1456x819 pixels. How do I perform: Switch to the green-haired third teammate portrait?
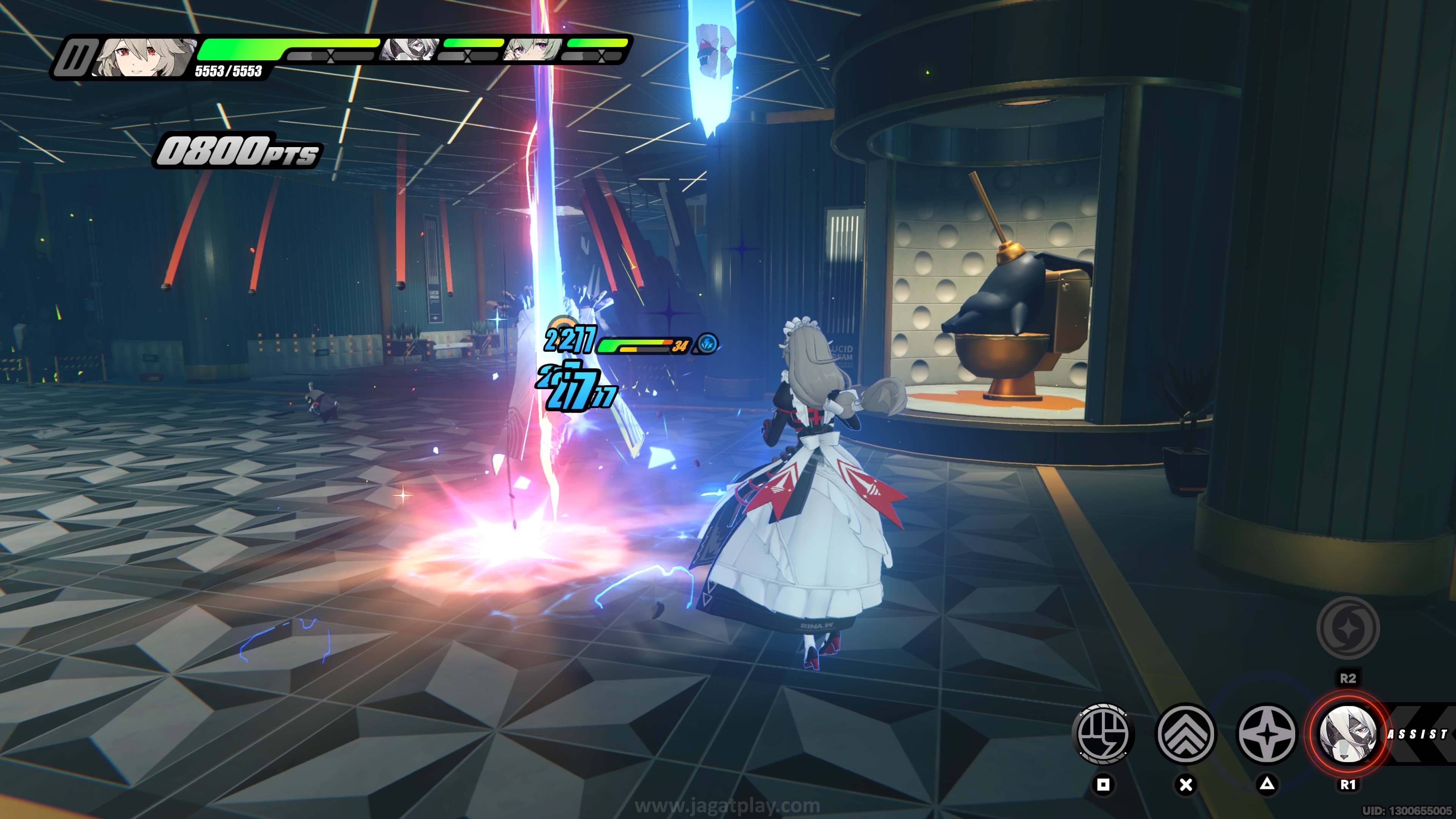click(x=533, y=50)
